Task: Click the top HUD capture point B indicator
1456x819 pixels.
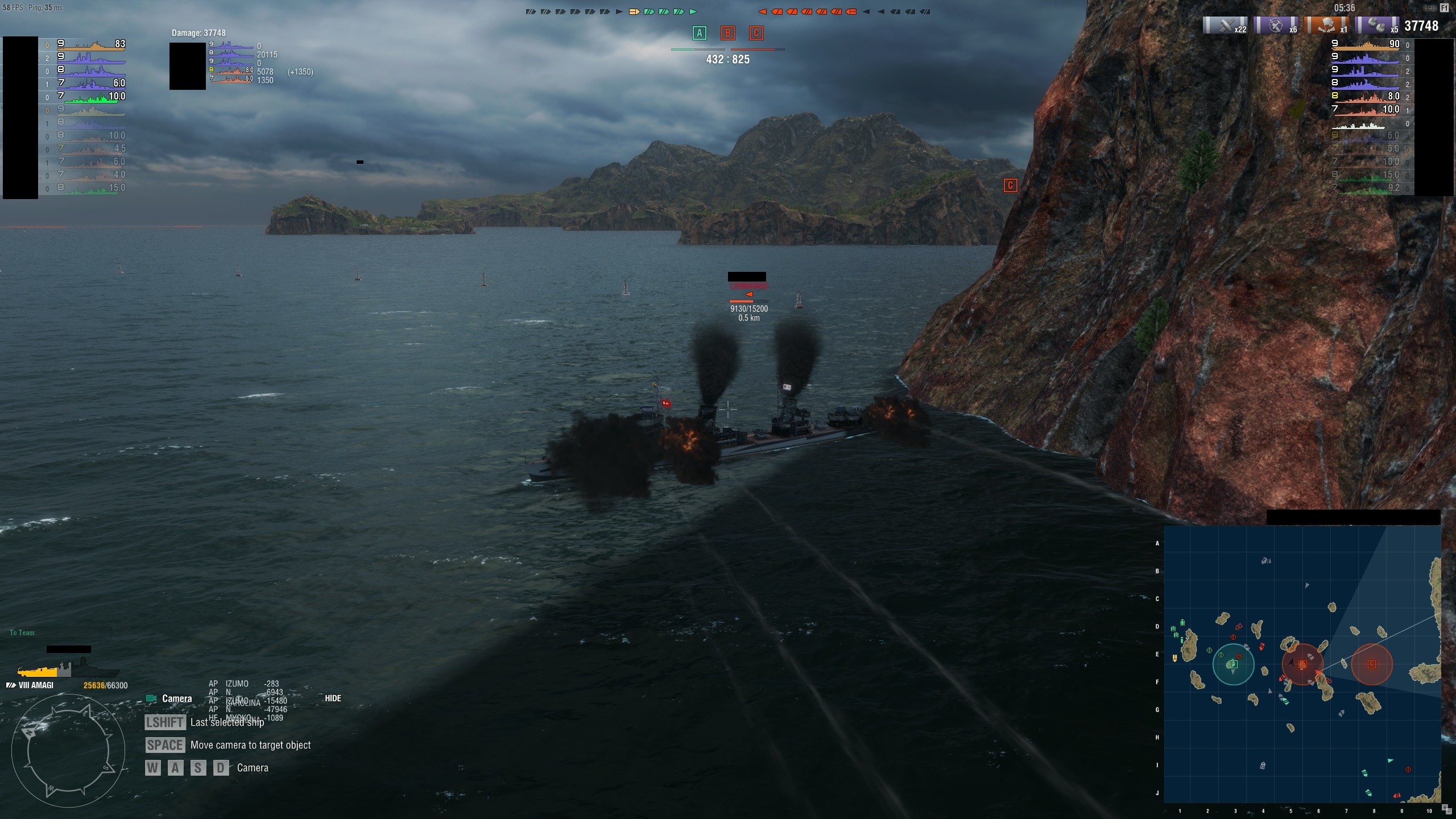Action: pos(727,33)
